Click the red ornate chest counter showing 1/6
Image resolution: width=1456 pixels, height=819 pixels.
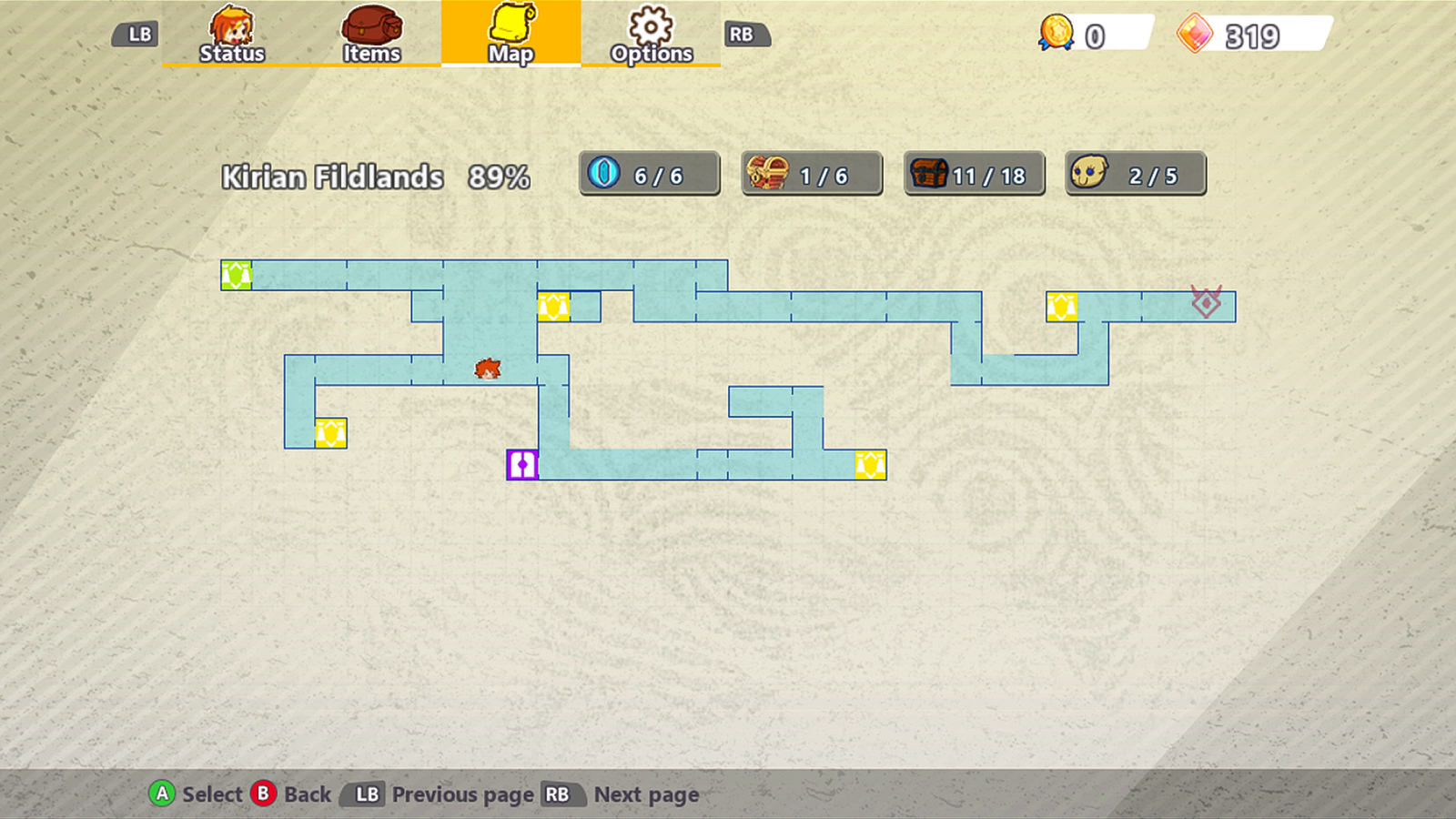811,174
